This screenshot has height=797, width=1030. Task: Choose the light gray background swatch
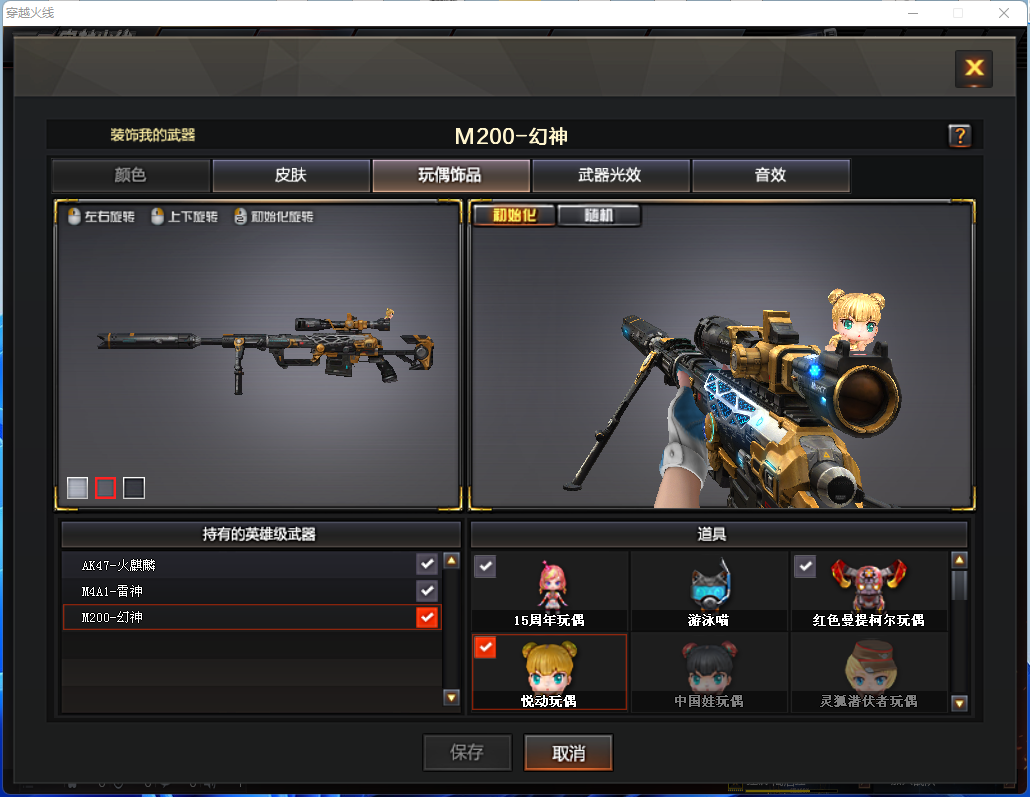point(77,488)
